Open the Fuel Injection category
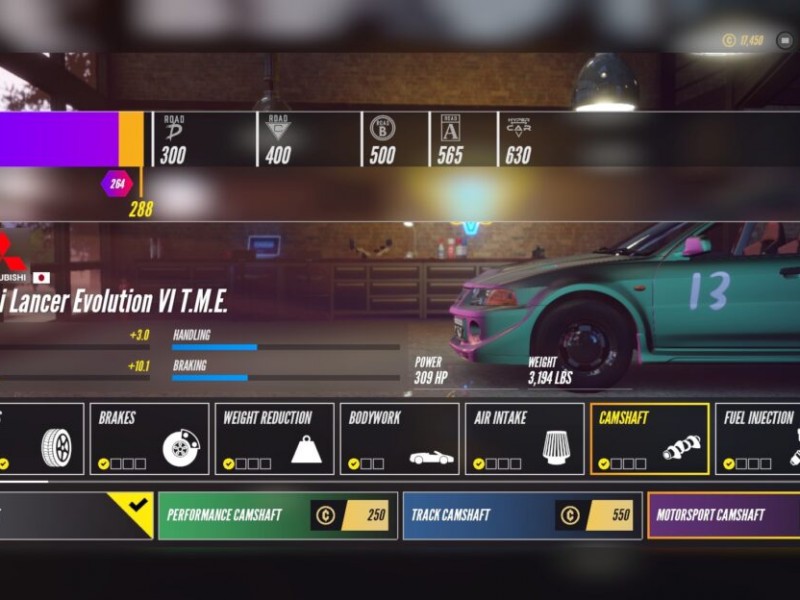This screenshot has height=600, width=800. pyautogui.click(x=762, y=438)
